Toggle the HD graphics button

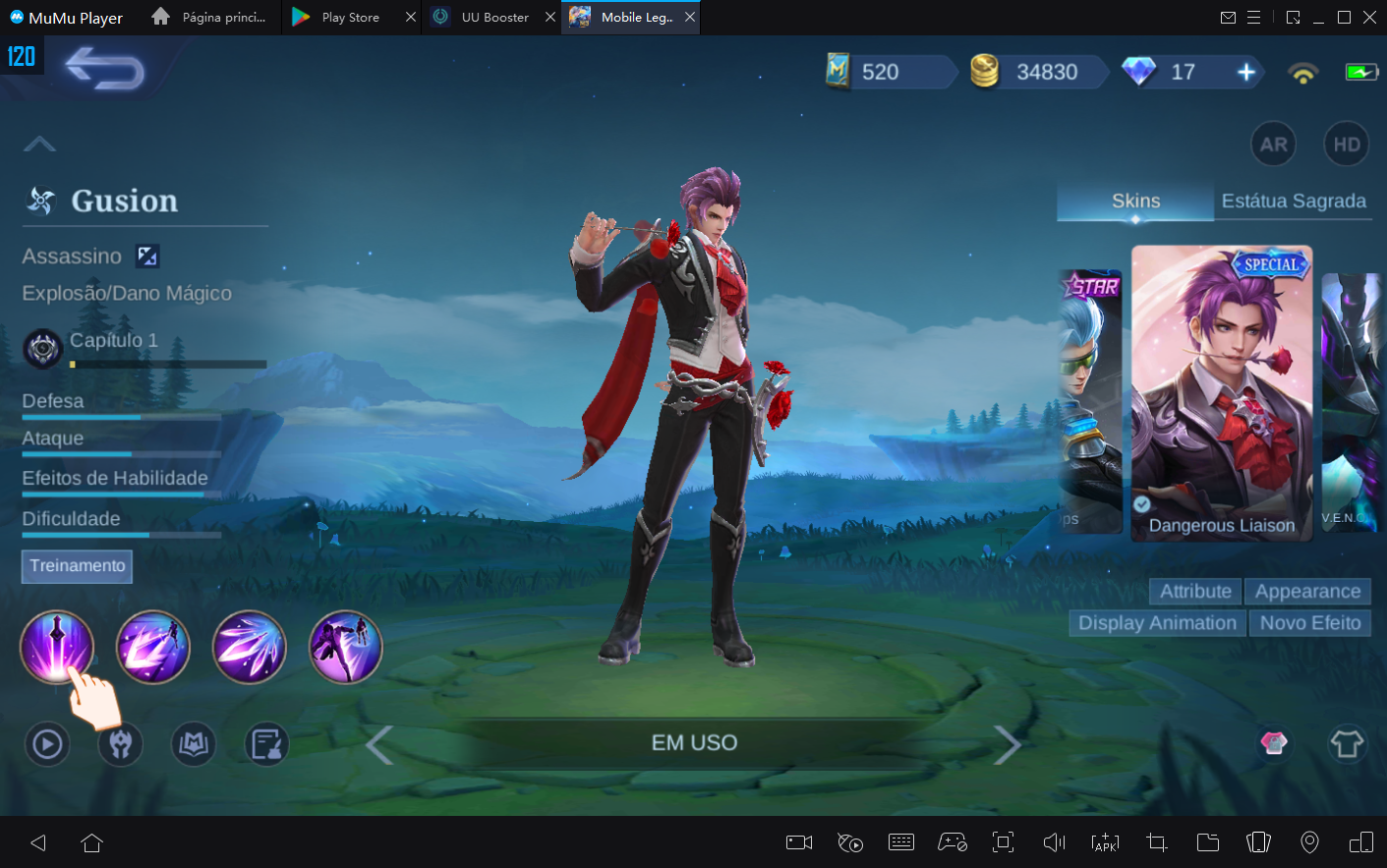[1346, 144]
